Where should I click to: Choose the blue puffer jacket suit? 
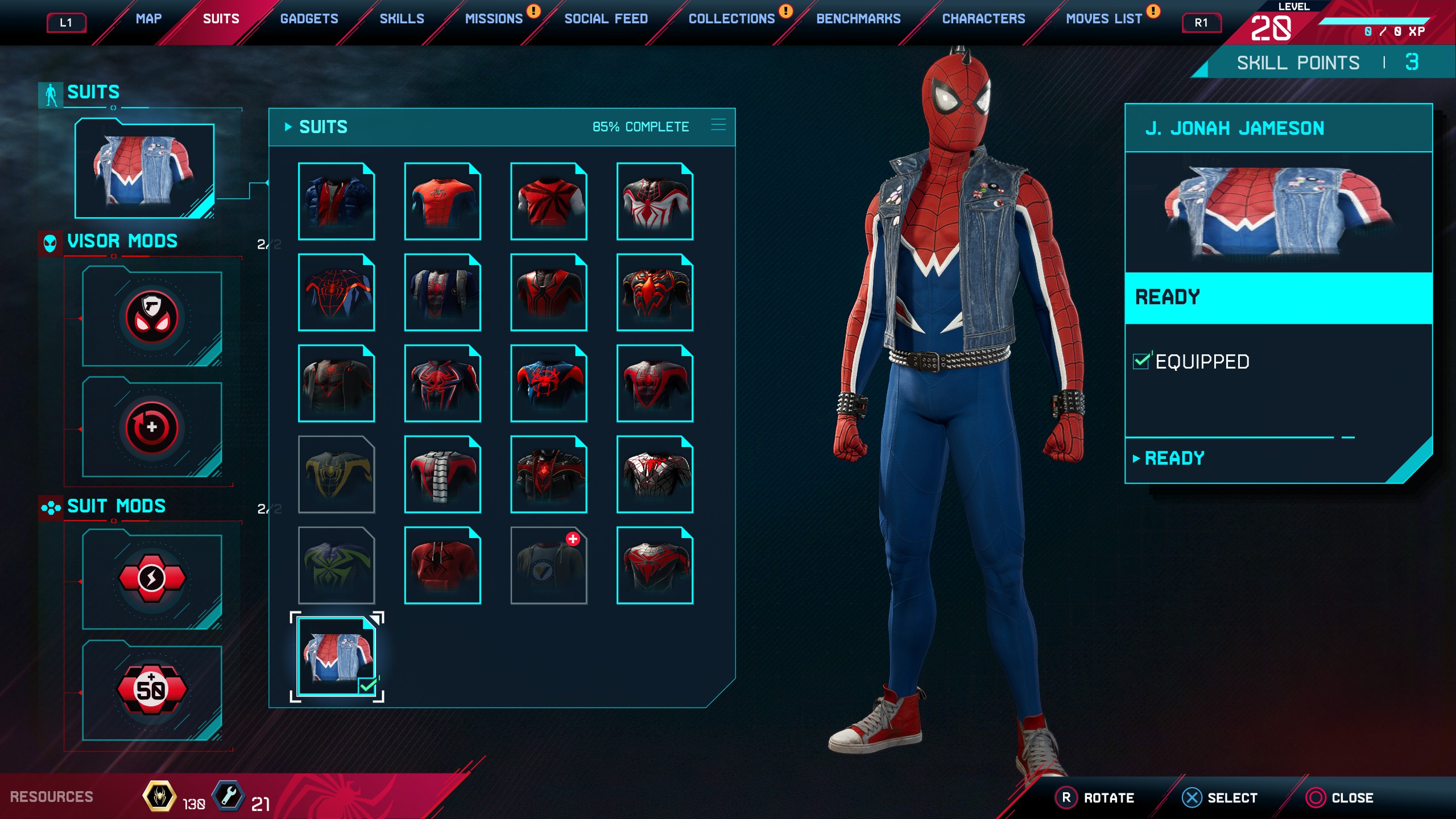click(337, 201)
